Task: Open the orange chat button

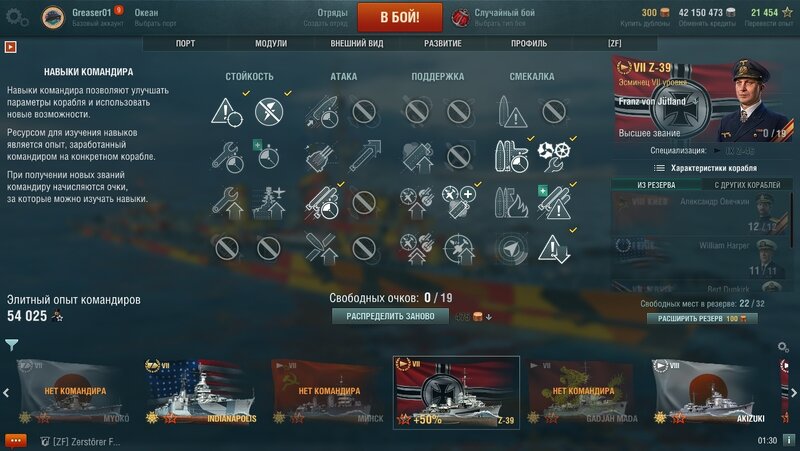Action: click(15, 440)
